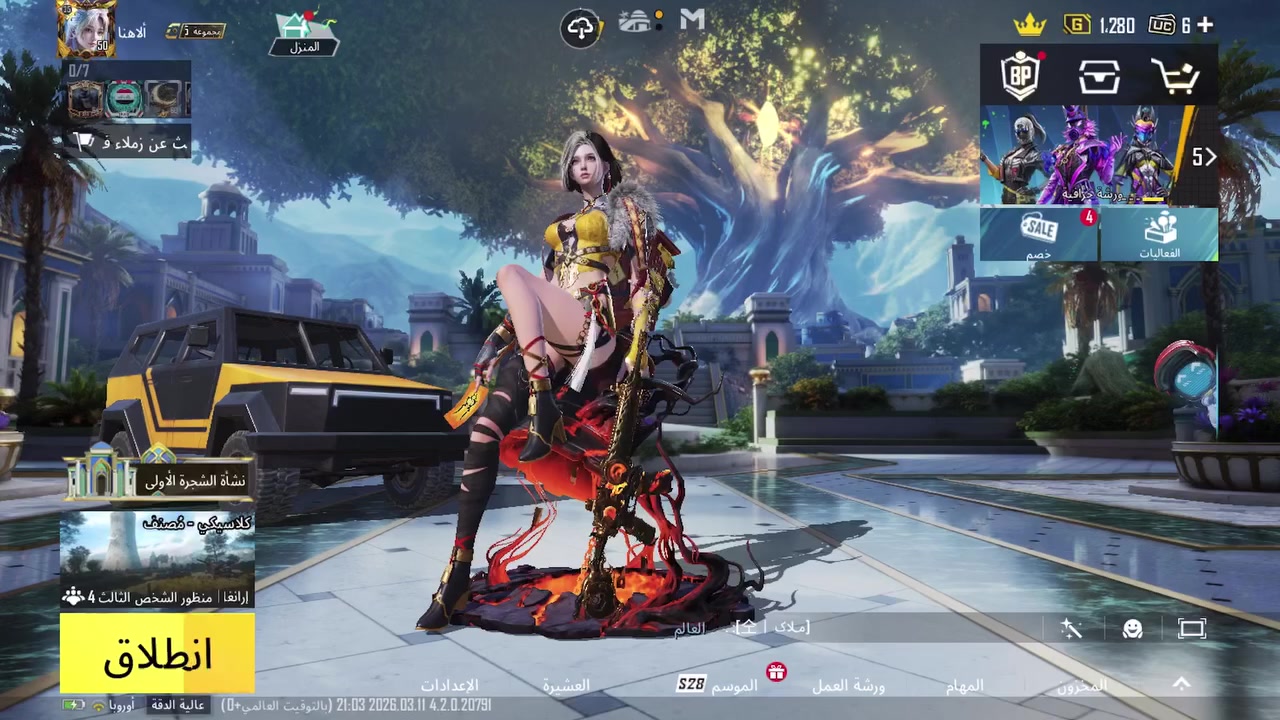Open the الموسم S28 season menu

(x=718, y=685)
